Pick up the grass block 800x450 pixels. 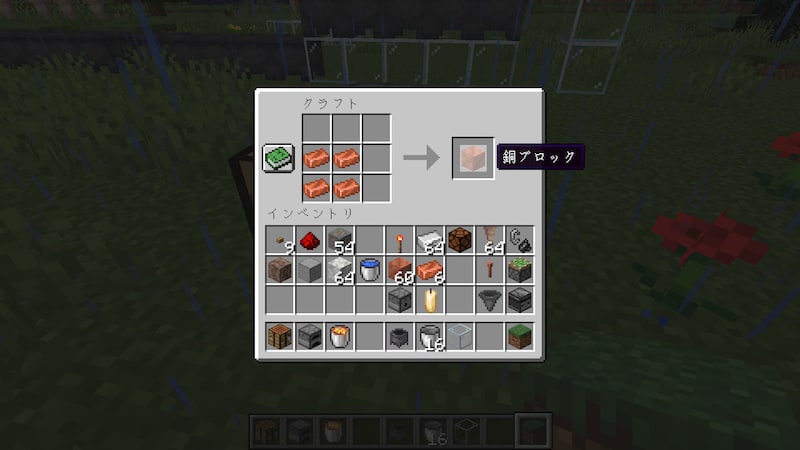point(520,337)
